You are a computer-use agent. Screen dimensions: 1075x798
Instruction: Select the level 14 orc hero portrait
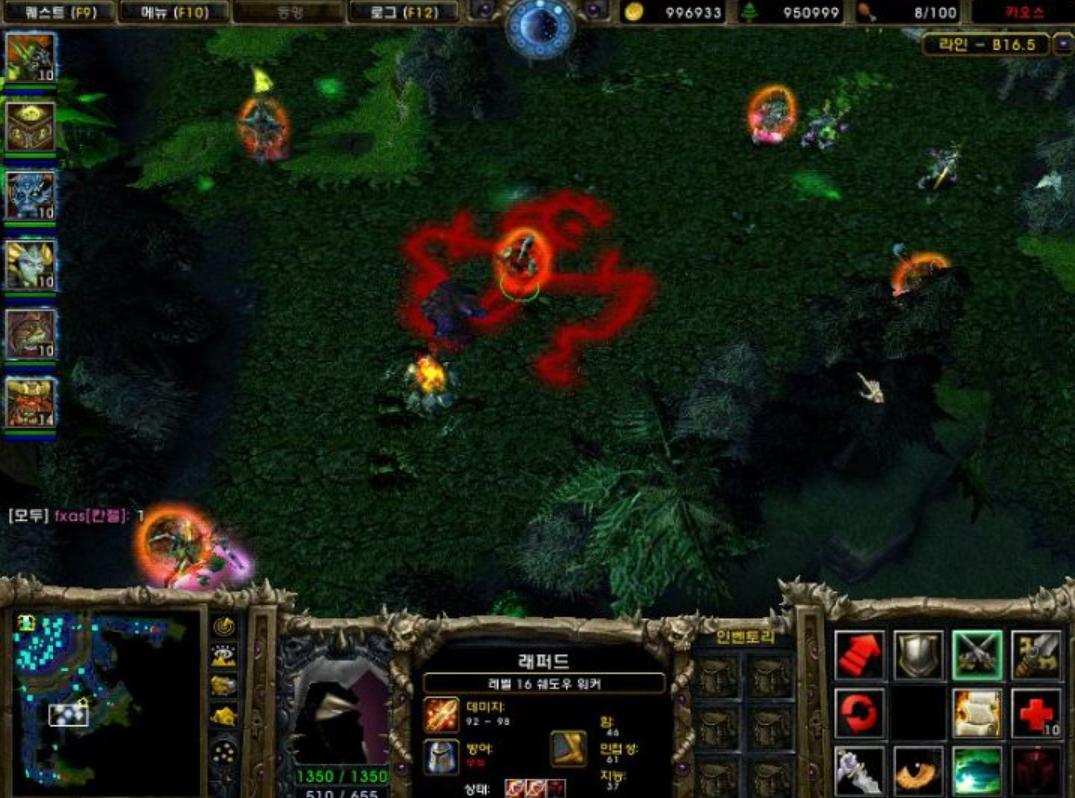point(30,403)
